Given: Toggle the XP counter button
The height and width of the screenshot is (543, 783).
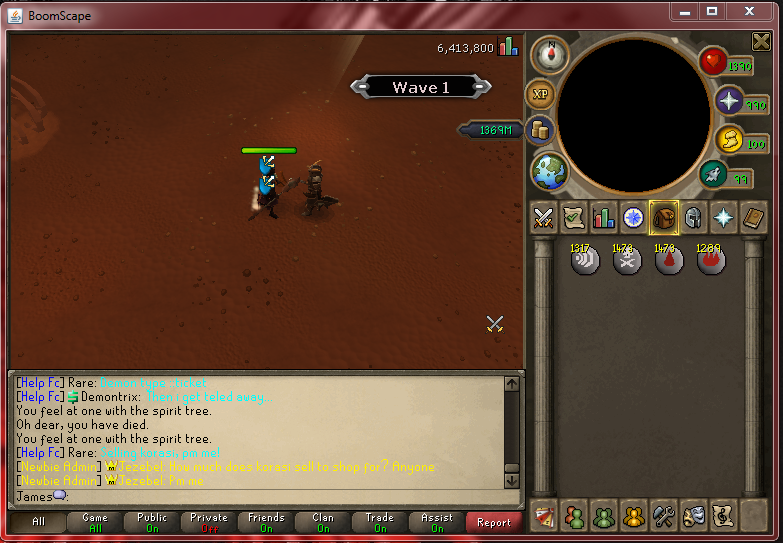Looking at the screenshot, I should pyautogui.click(x=541, y=94).
